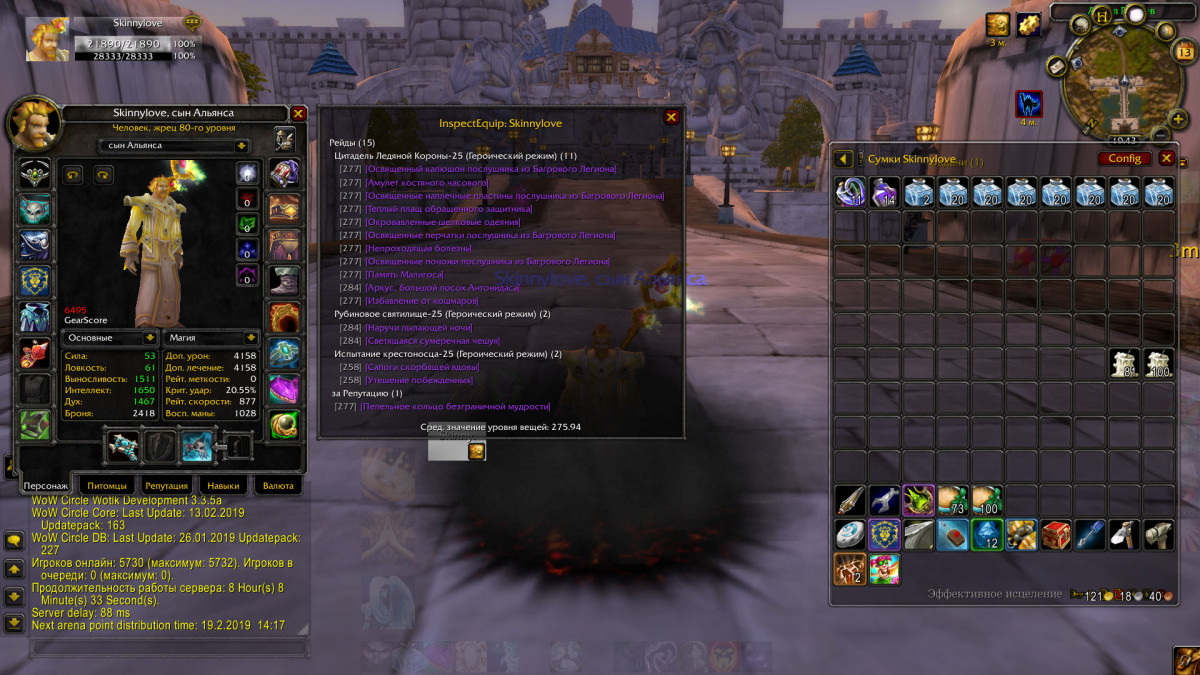Select the Наручи пылающей ночи item link
This screenshot has height=675, width=1200.
pos(419,327)
